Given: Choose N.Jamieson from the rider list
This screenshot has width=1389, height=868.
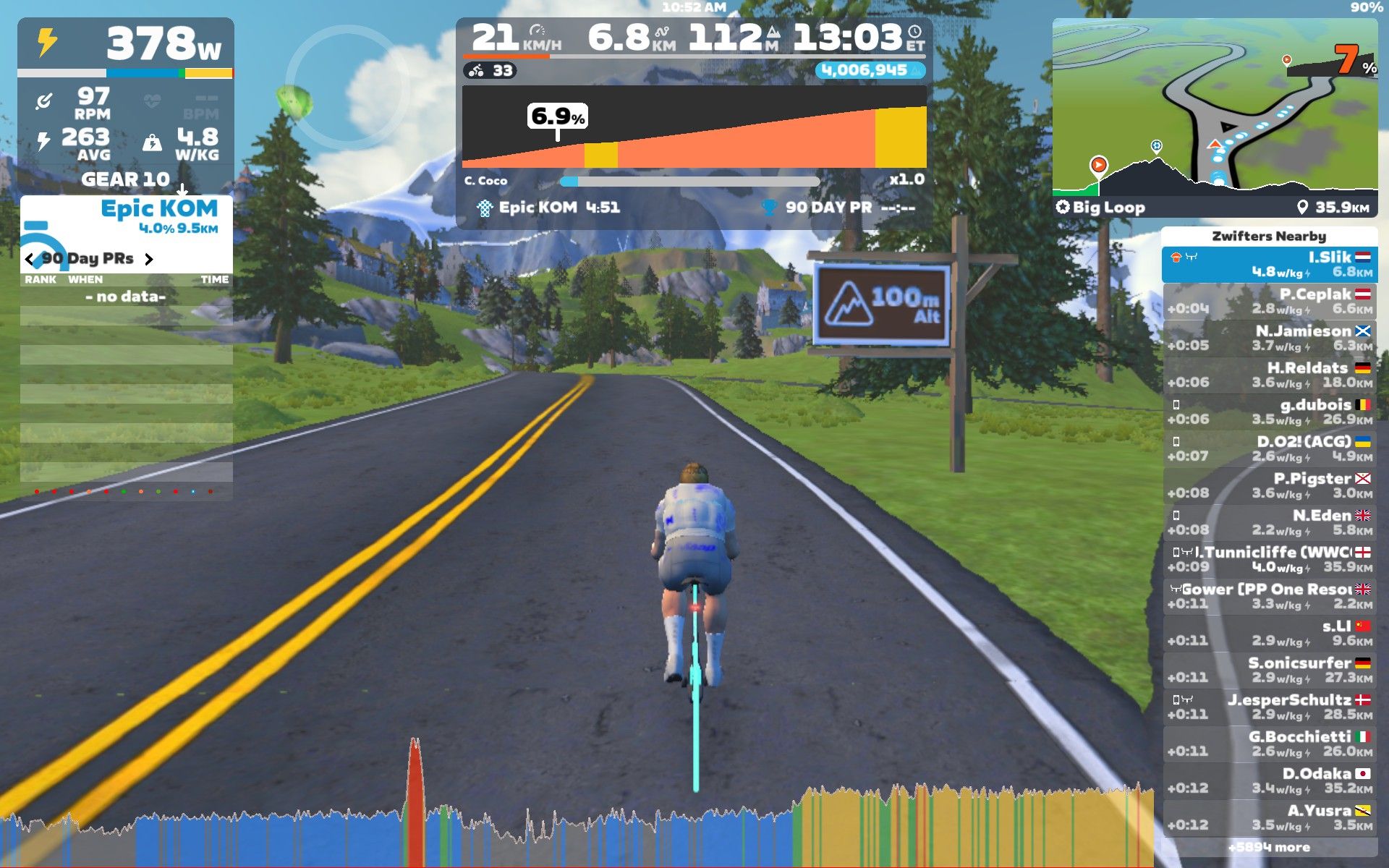Looking at the screenshot, I should tap(1270, 339).
